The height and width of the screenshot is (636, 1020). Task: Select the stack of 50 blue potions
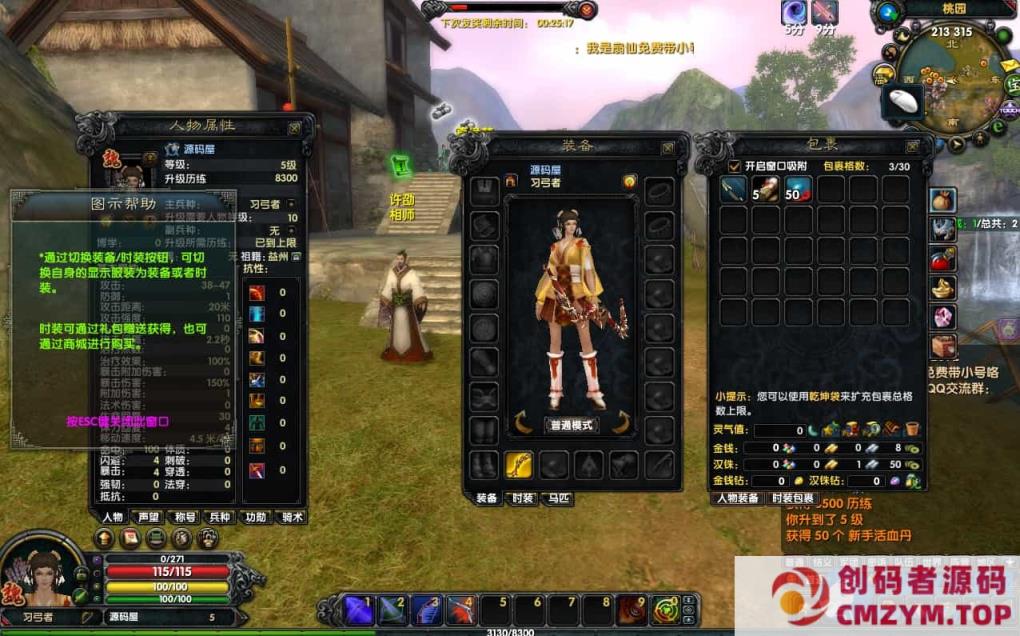click(x=798, y=189)
